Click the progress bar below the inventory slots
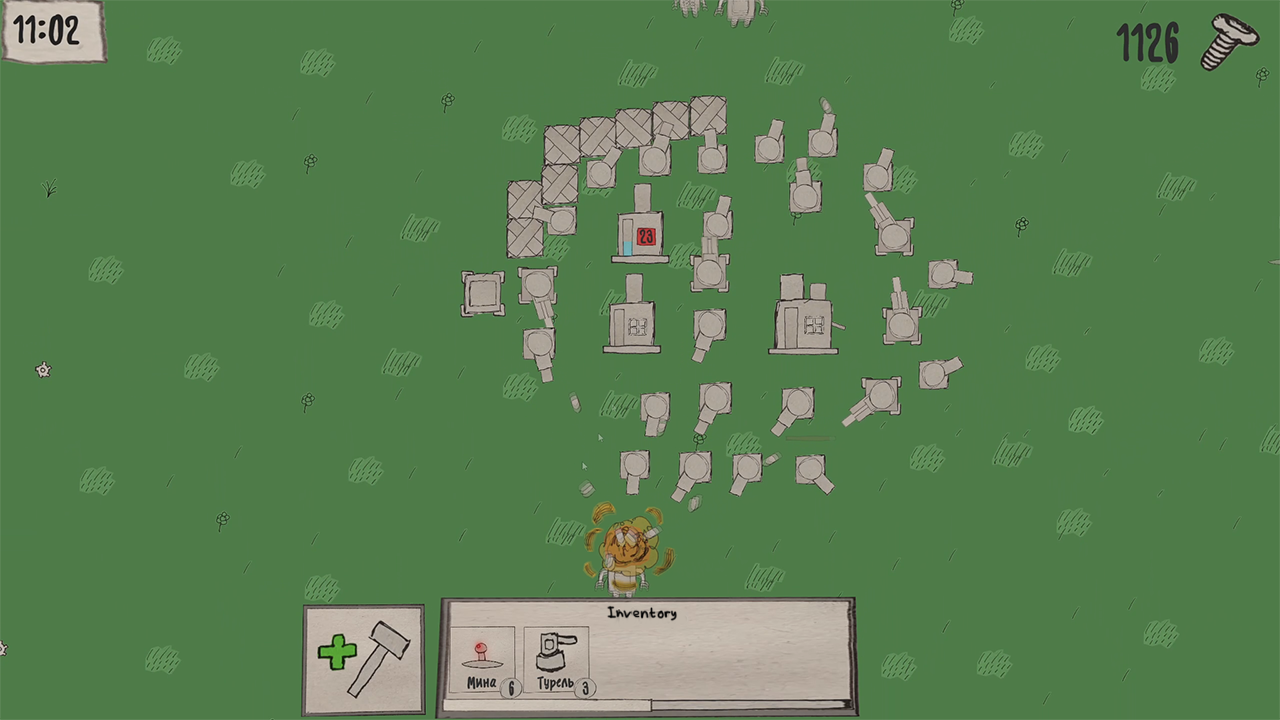Image resolution: width=1280 pixels, height=720 pixels. [x=645, y=705]
